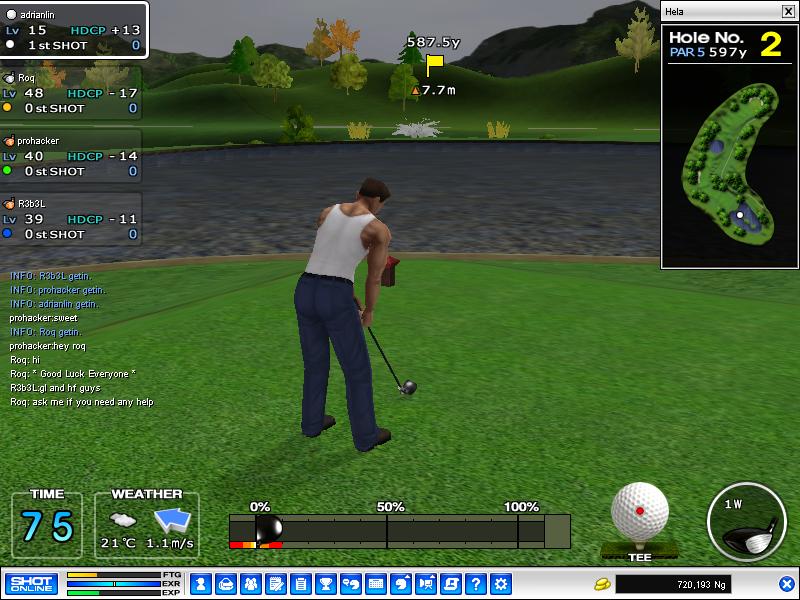Click the blue X exit button
The width and height of the screenshot is (800, 600).
pyautogui.click(x=787, y=583)
